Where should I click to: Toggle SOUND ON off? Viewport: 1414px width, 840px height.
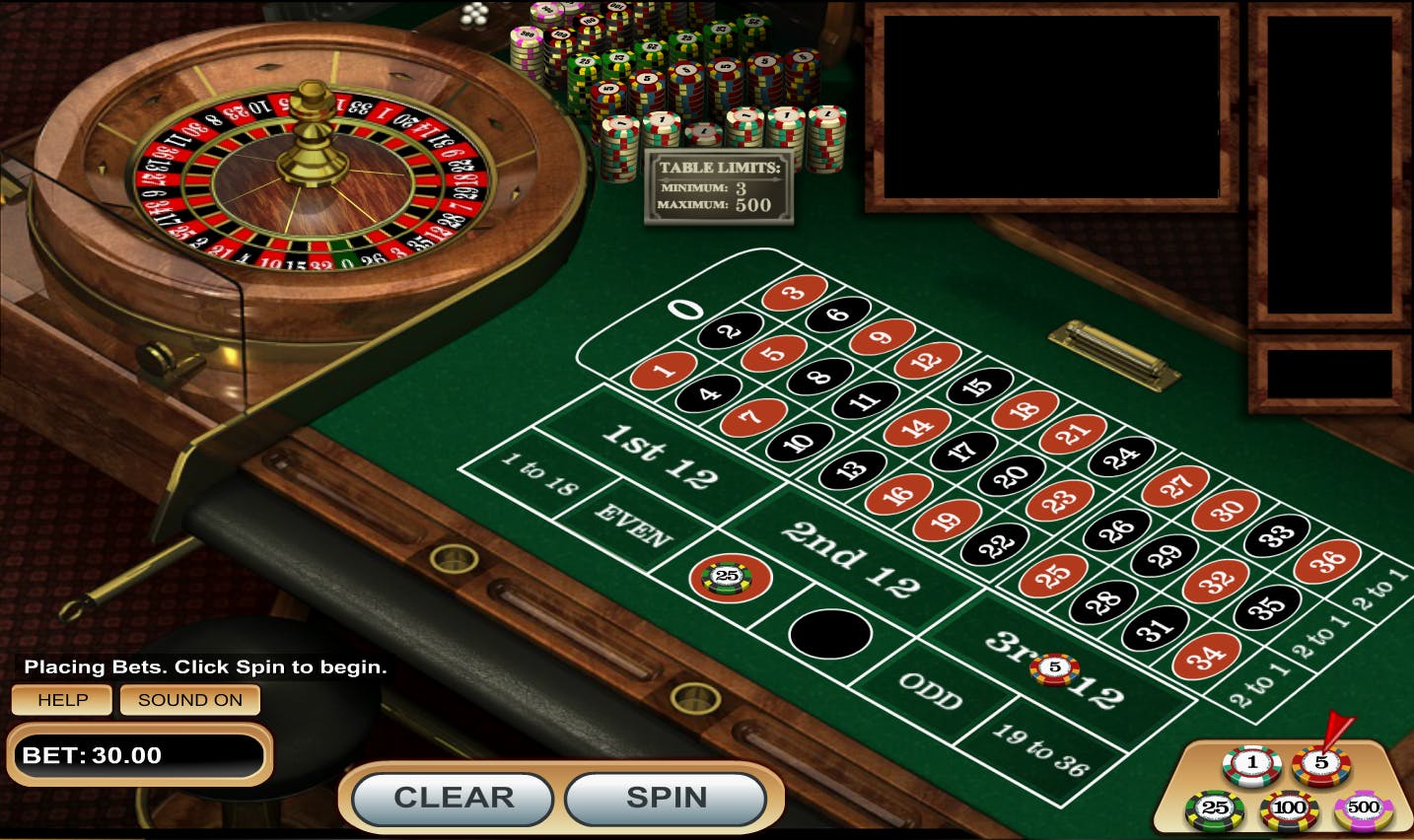point(188,699)
